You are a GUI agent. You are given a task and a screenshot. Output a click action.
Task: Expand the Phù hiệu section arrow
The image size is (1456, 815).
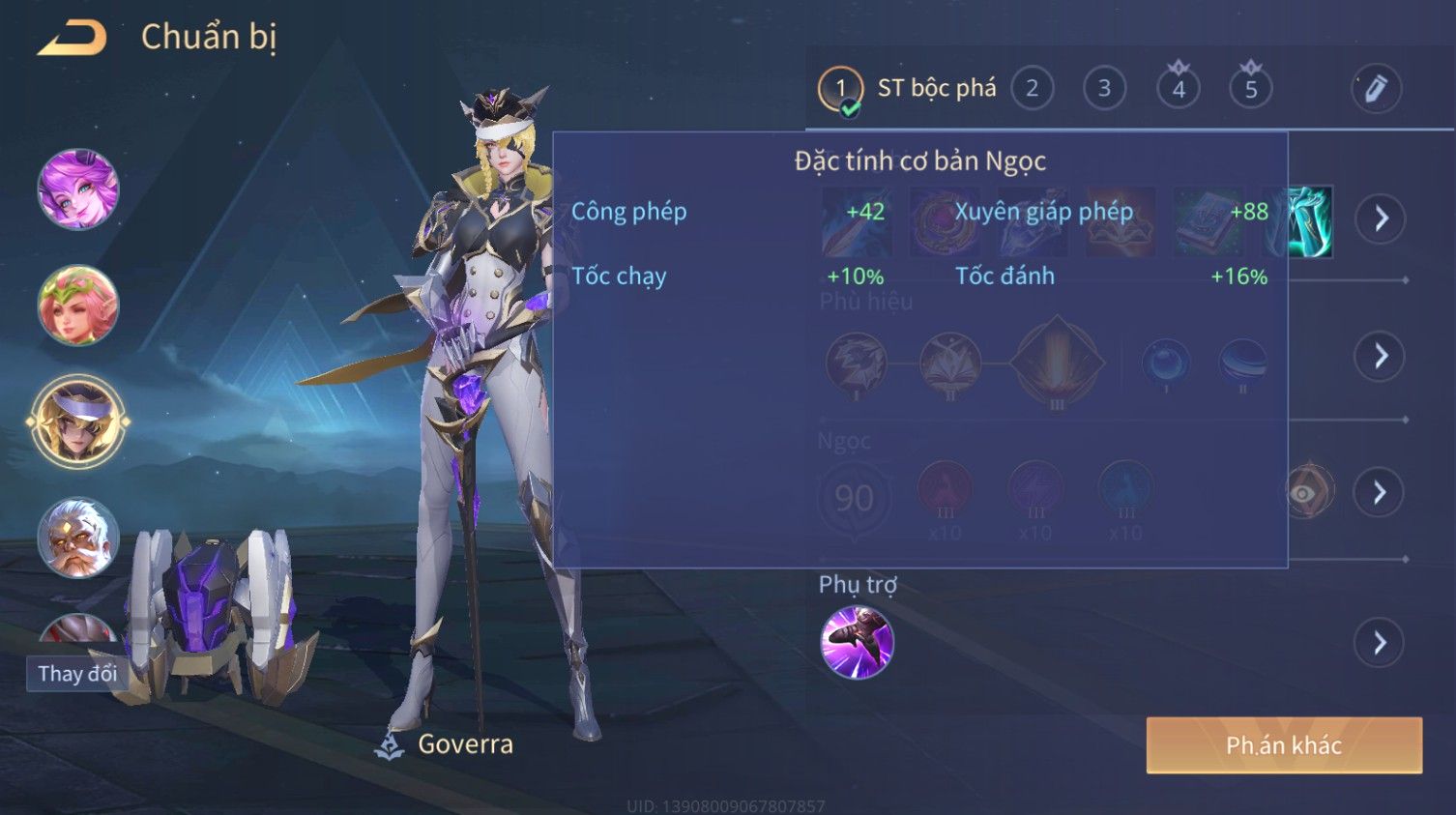pos(1380,357)
